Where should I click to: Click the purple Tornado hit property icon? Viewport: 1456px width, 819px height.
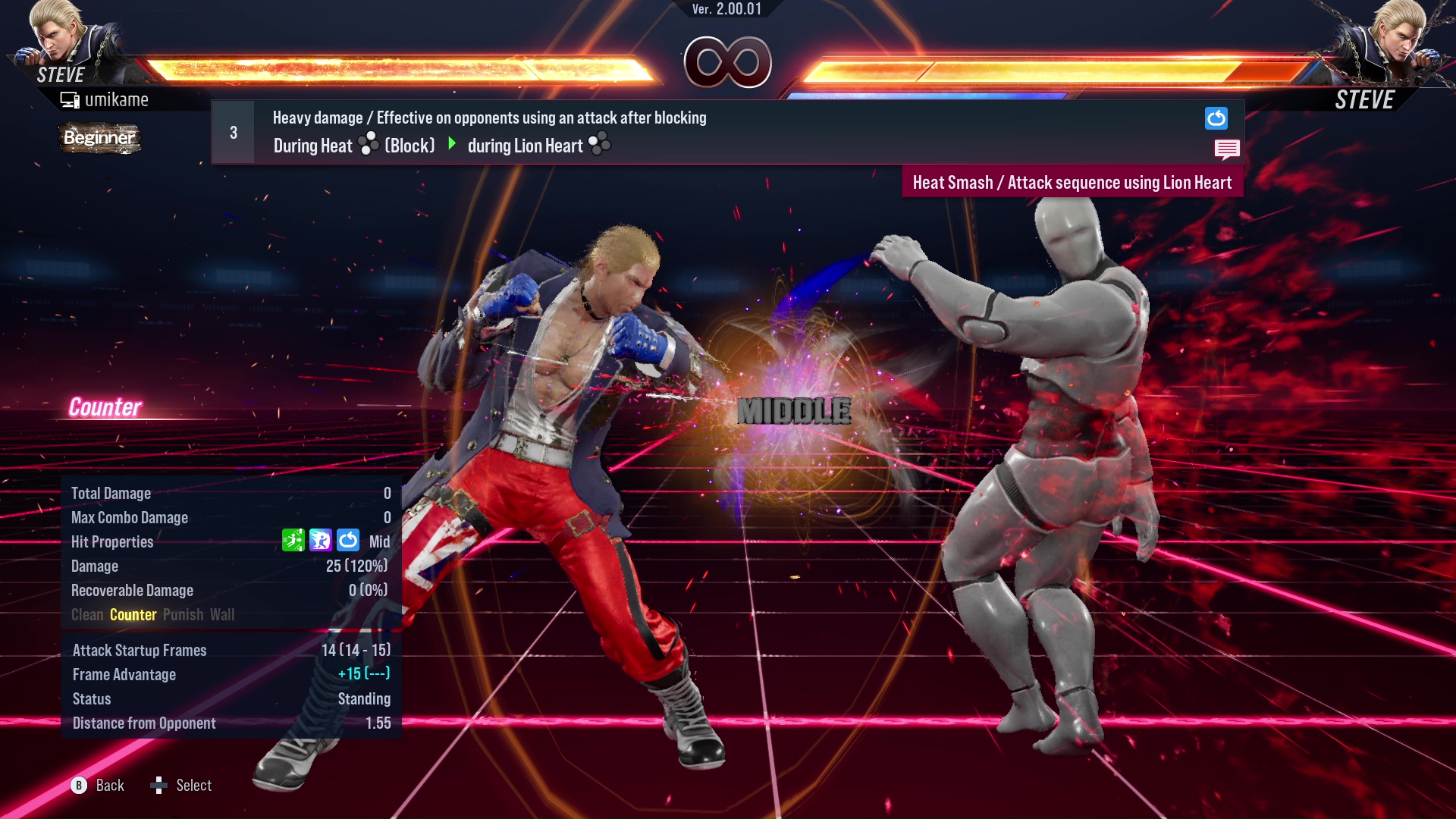[322, 541]
